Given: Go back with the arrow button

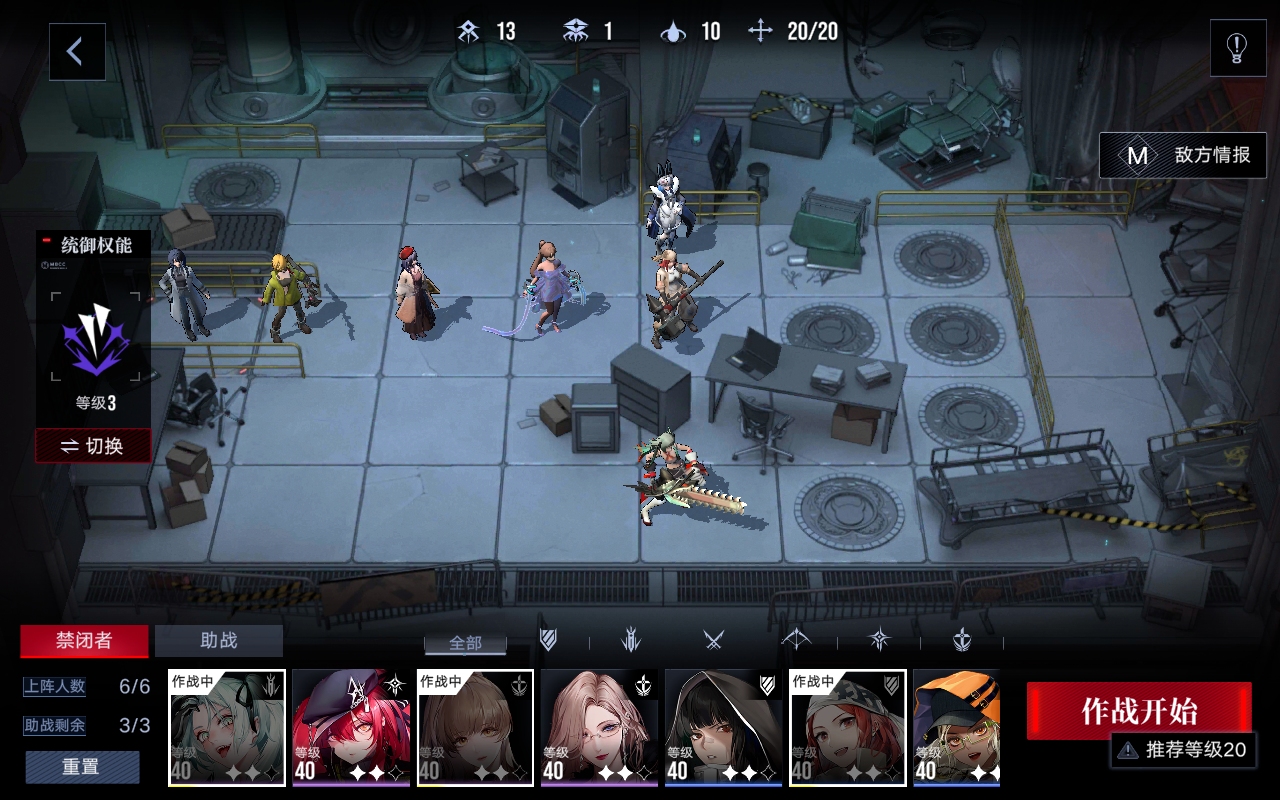Looking at the screenshot, I should pyautogui.click(x=77, y=52).
